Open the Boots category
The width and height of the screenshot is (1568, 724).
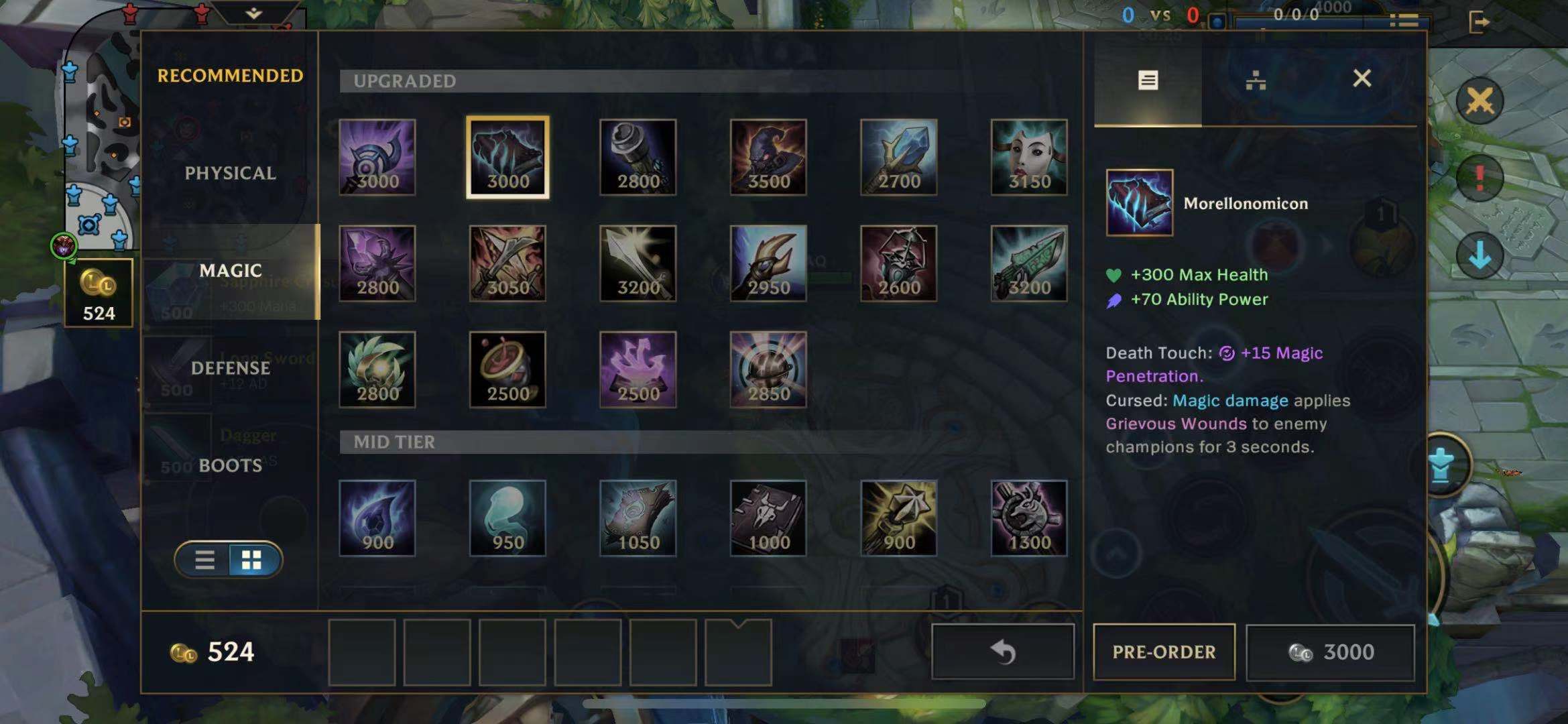click(230, 465)
